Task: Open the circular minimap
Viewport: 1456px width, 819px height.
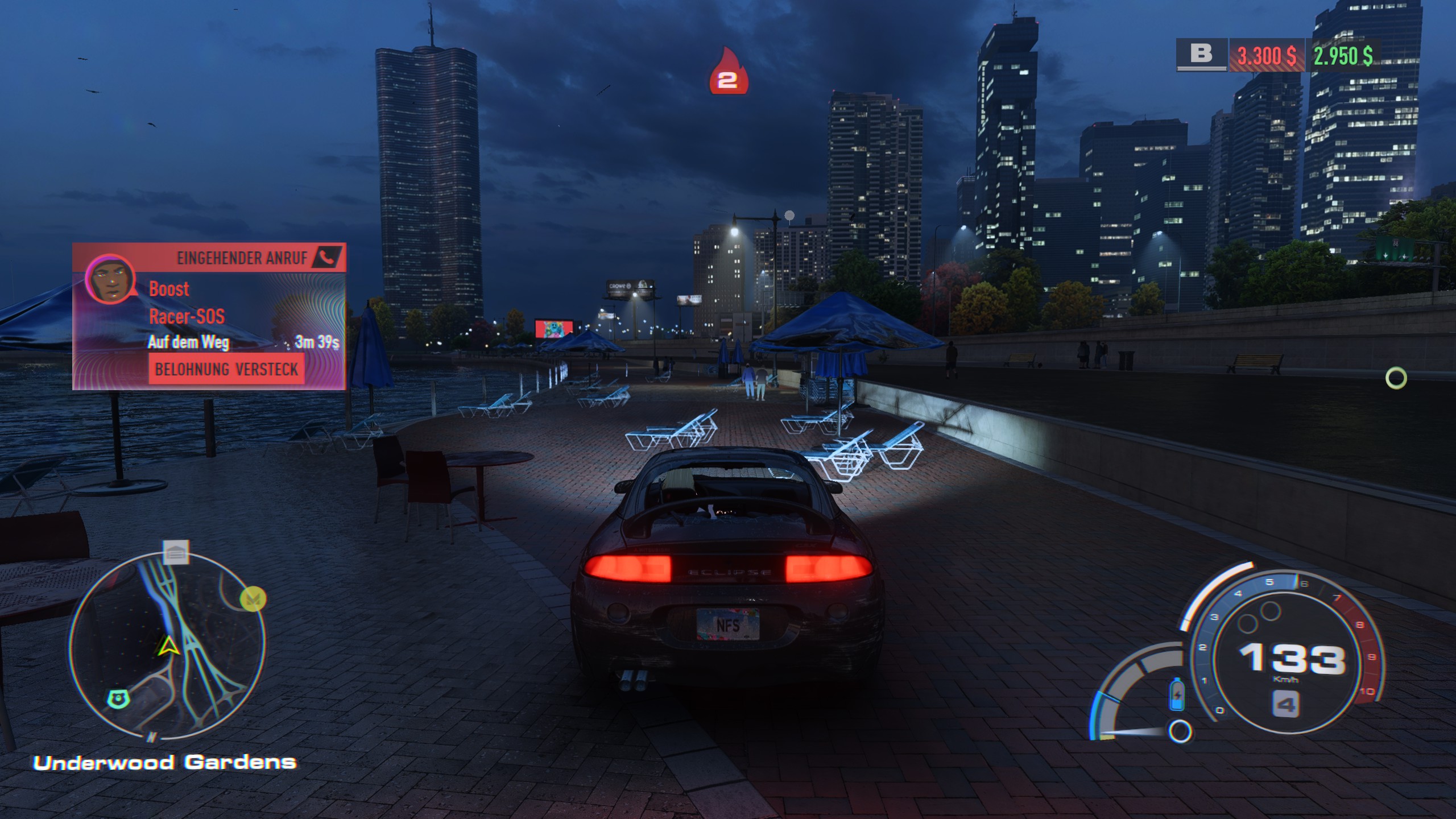Action: (x=167, y=647)
